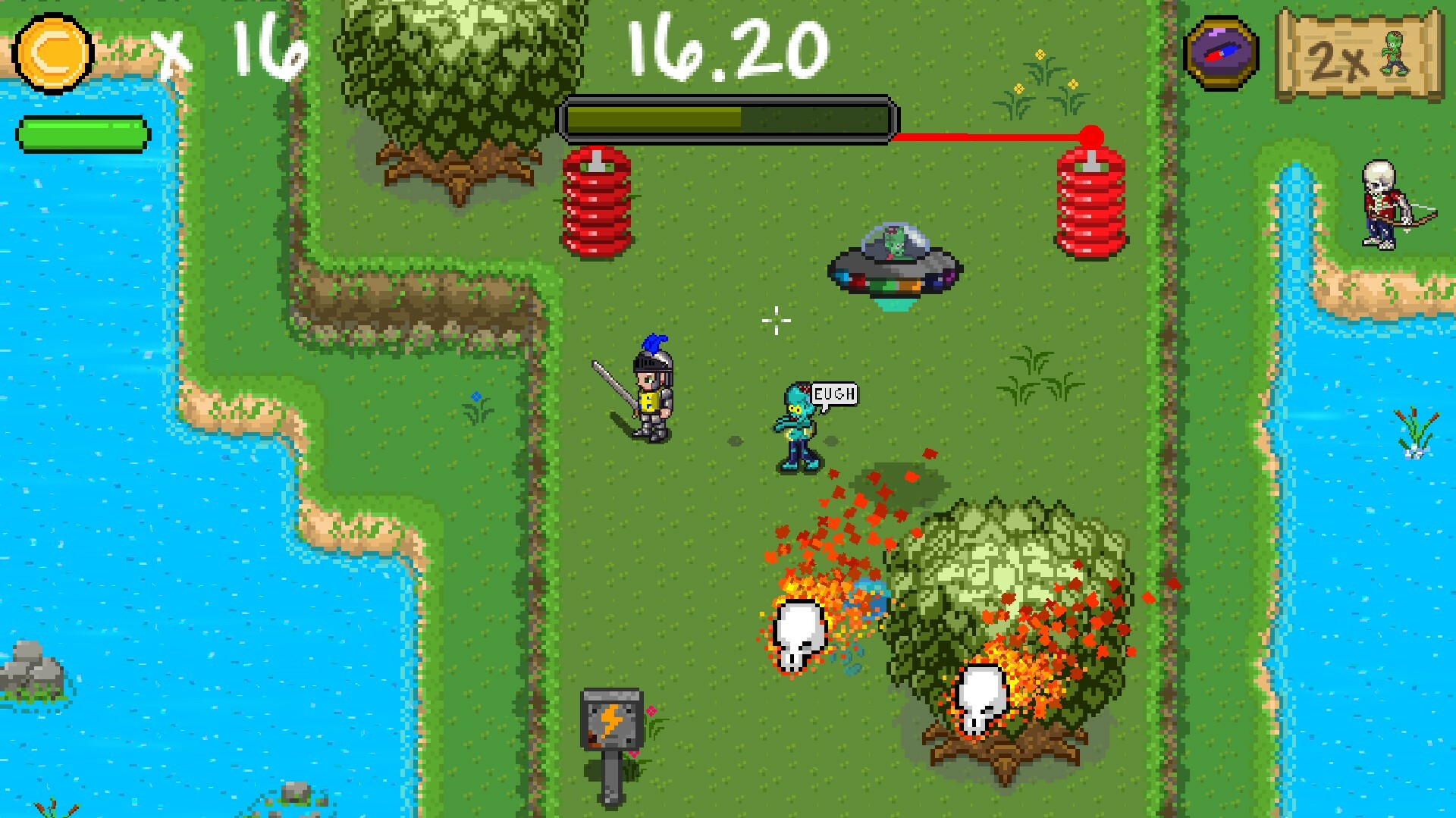Click the UFO saucer body
Image resolution: width=1456 pixels, height=818 pixels.
coord(893,274)
